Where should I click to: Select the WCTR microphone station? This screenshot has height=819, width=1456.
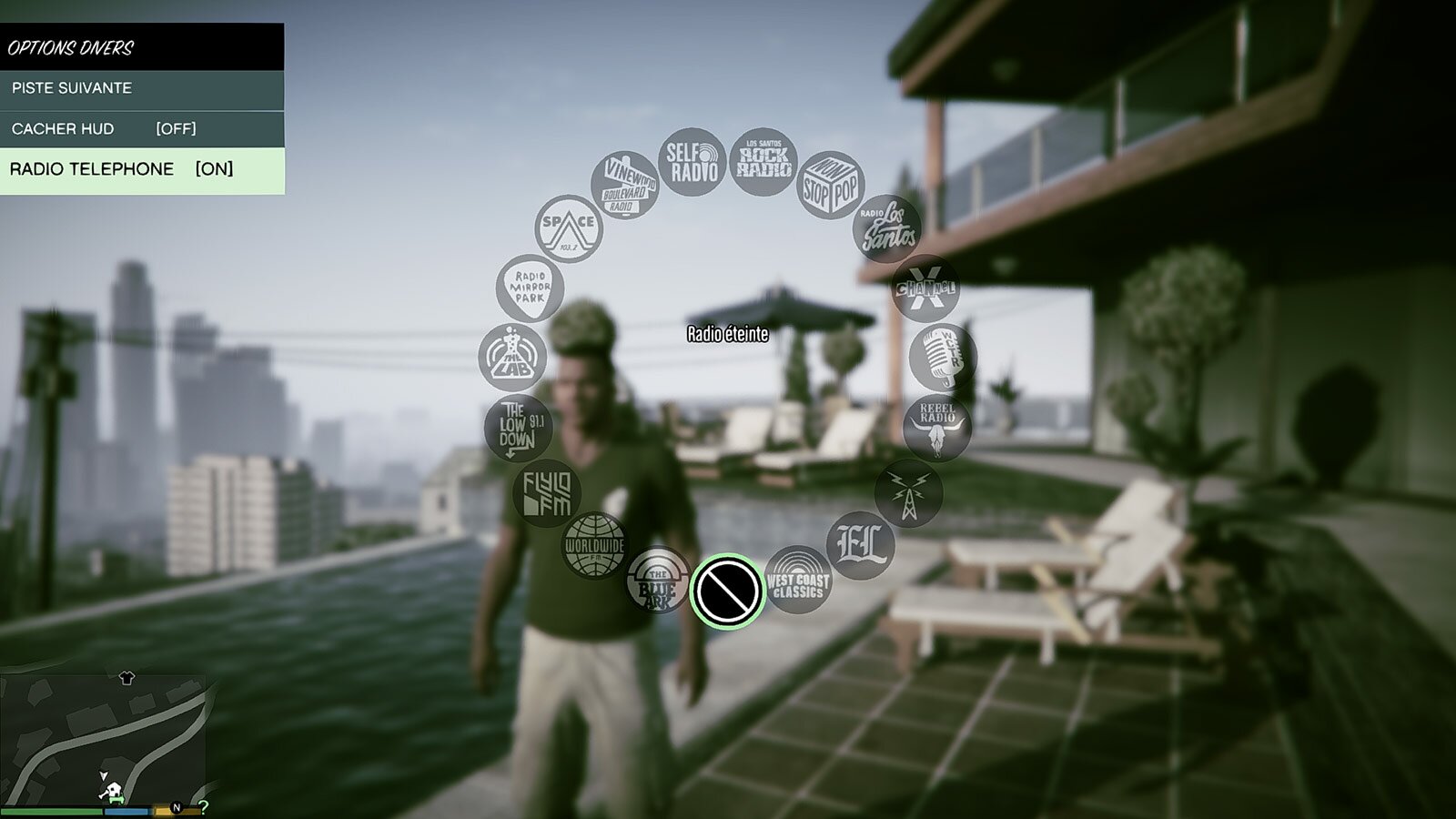942,358
